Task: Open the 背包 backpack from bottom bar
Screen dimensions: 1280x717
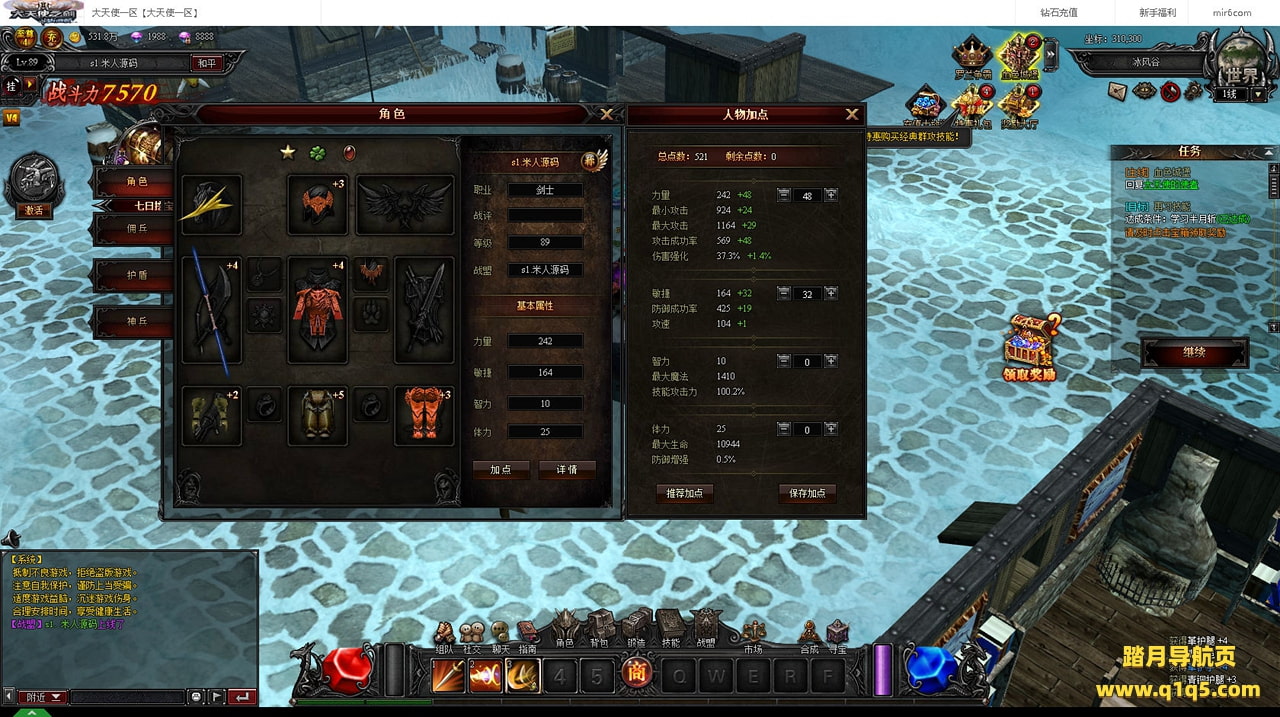Action: pos(599,626)
